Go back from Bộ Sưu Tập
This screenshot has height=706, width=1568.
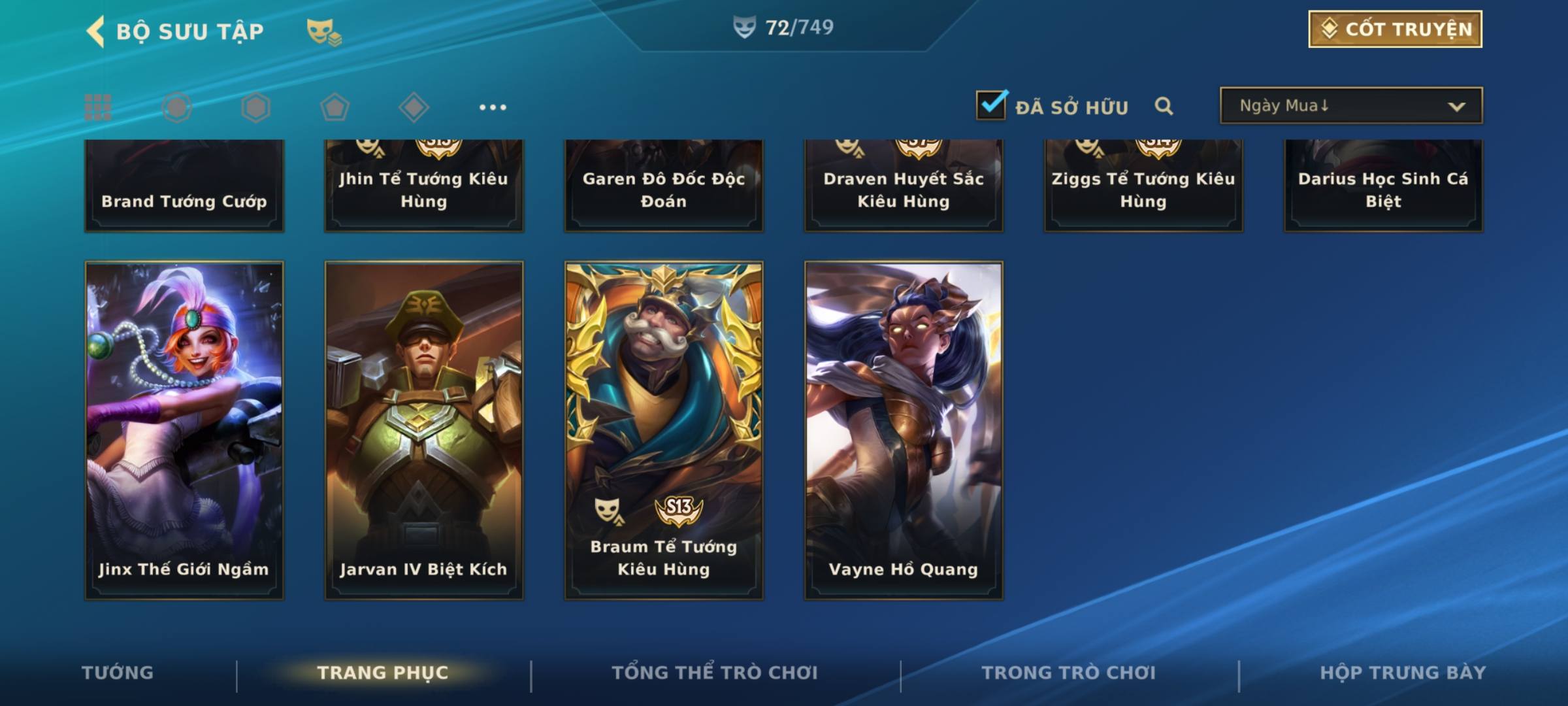click(x=97, y=31)
